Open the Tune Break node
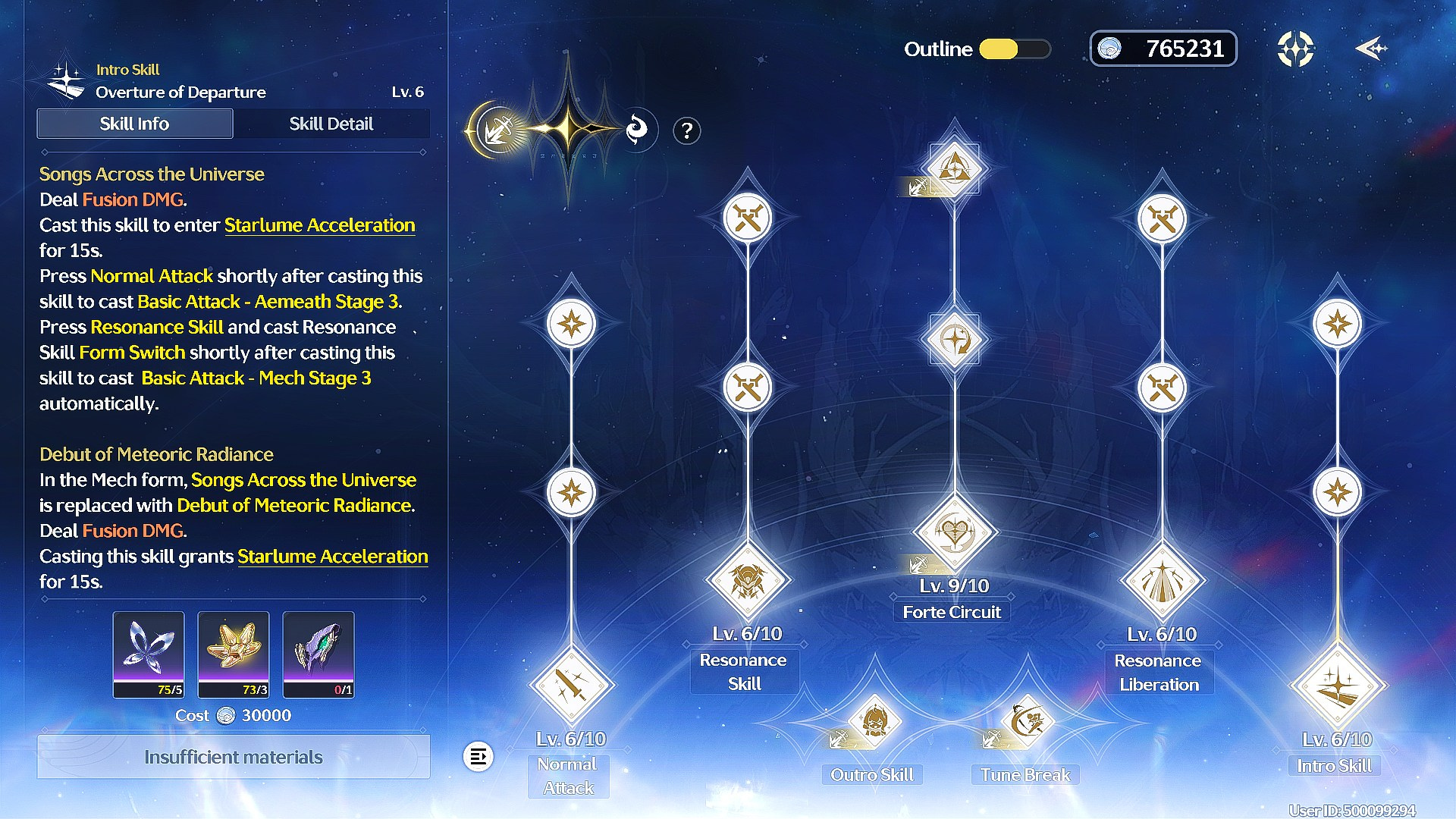This screenshot has height=819, width=1456. pos(1027,720)
